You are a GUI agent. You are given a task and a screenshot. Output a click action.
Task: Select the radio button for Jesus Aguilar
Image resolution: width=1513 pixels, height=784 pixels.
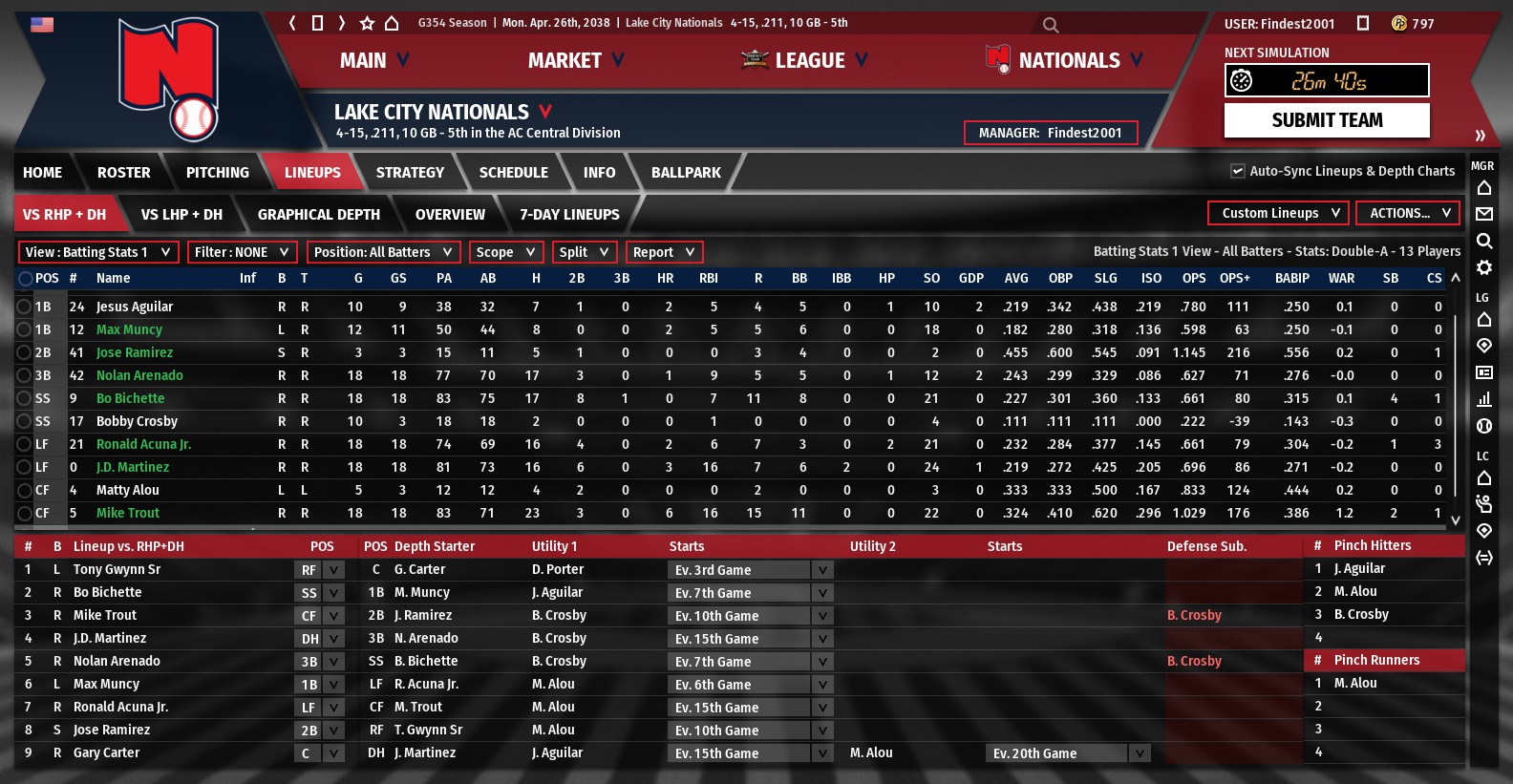click(24, 307)
